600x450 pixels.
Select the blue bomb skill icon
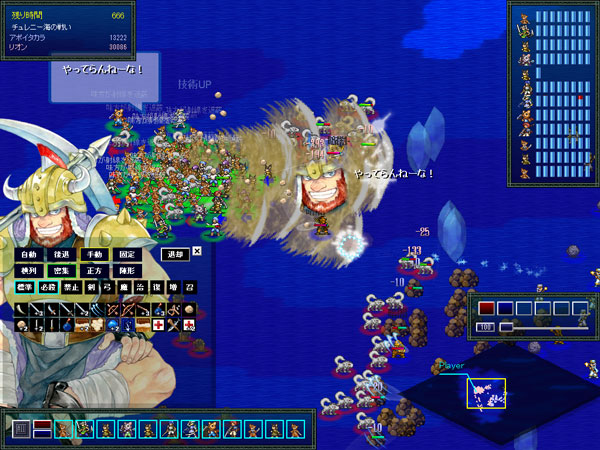[x=67, y=326]
